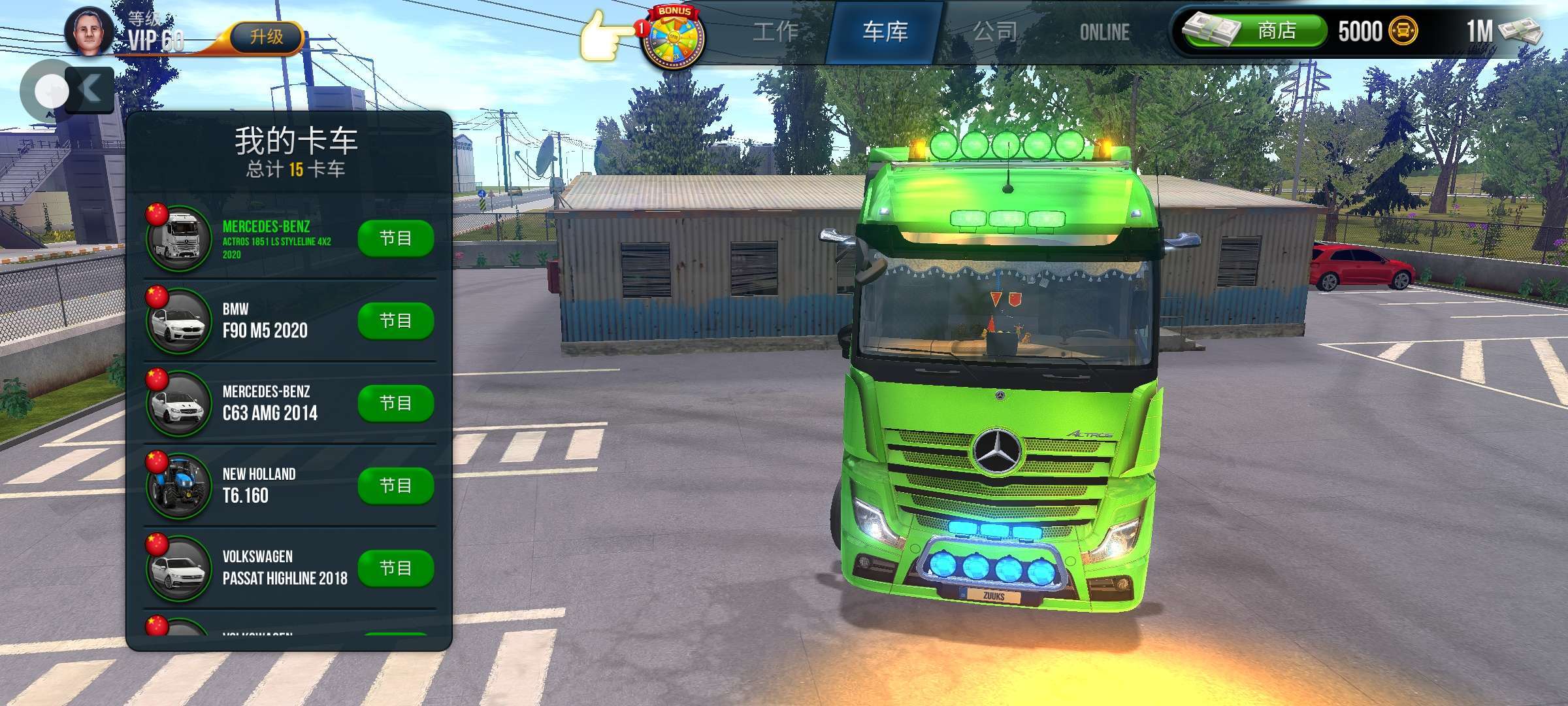This screenshot has width=1568, height=706.
Task: Select the ONLINE tab
Action: [x=1104, y=32]
